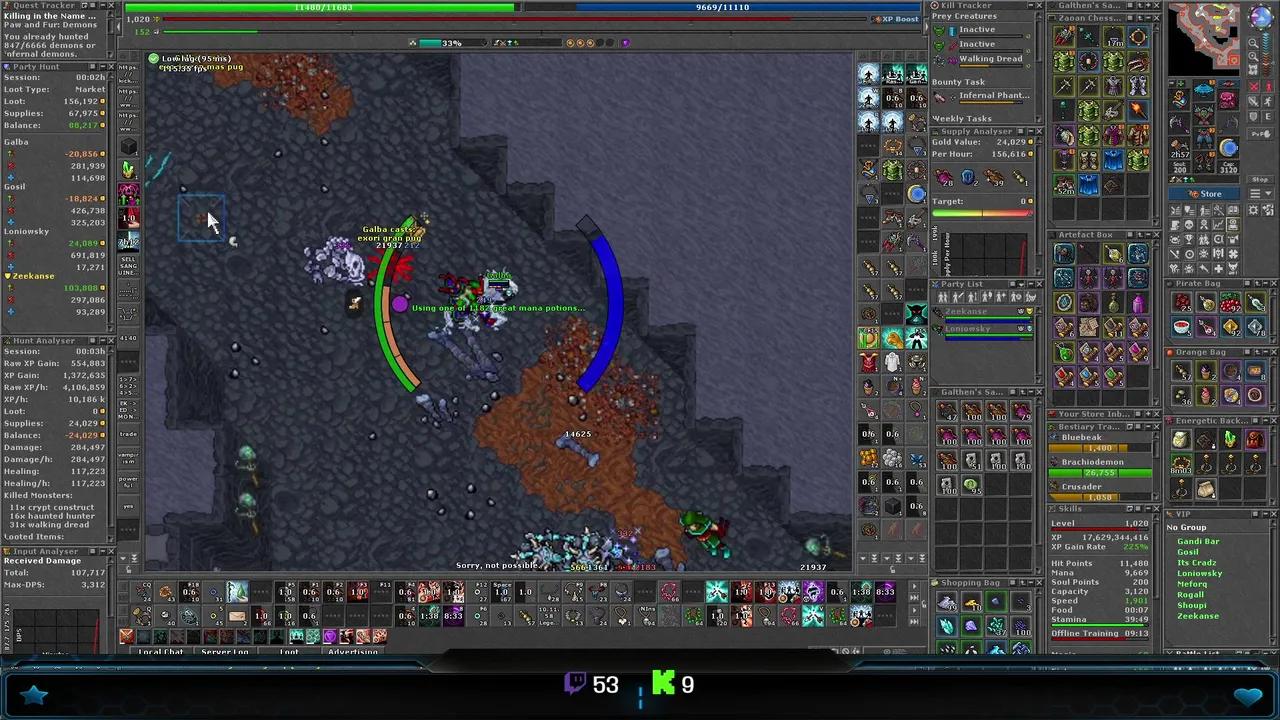Collapse the Supply Analyser panel

click(1032, 130)
